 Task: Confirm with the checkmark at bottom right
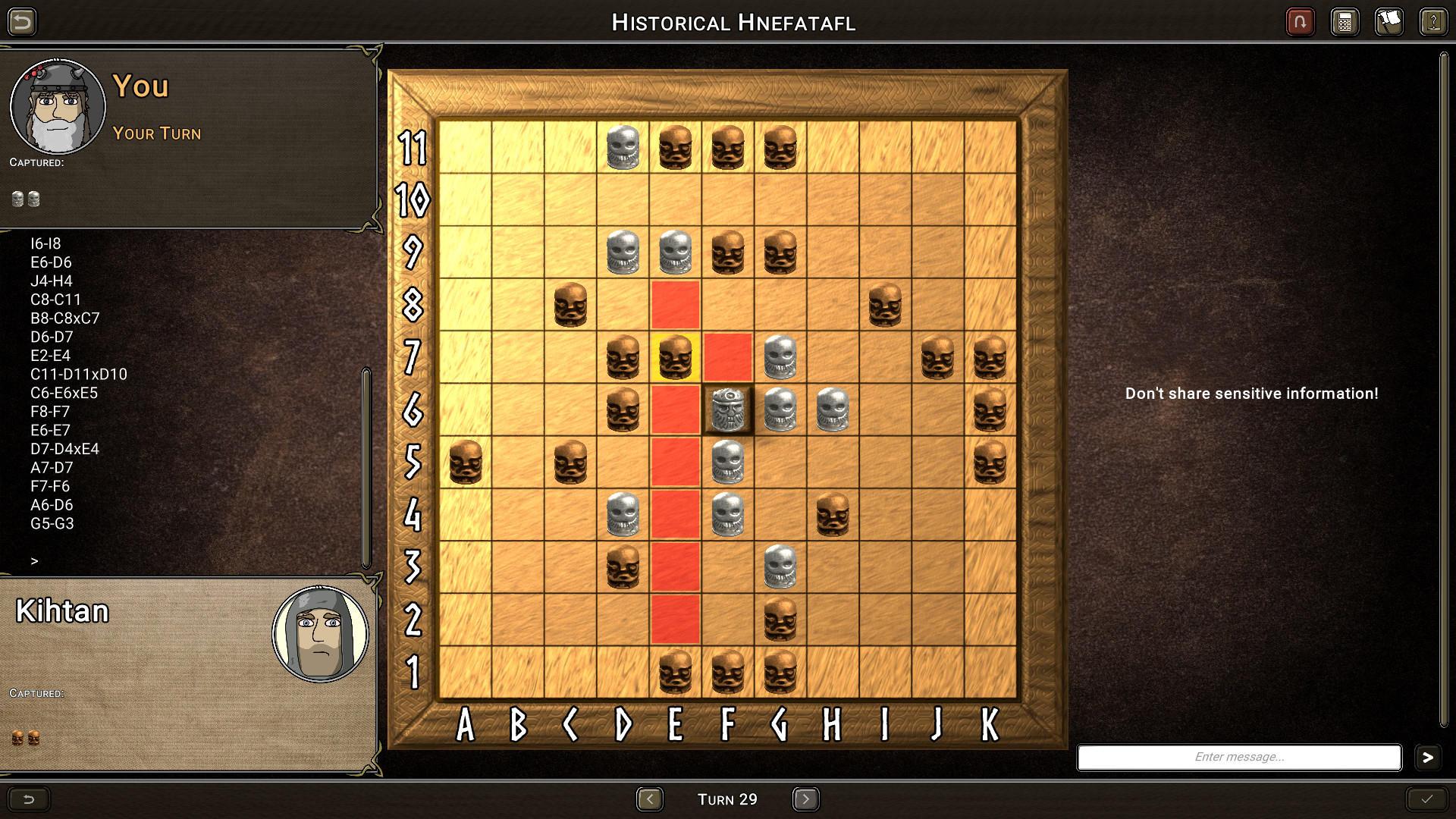[1427, 799]
